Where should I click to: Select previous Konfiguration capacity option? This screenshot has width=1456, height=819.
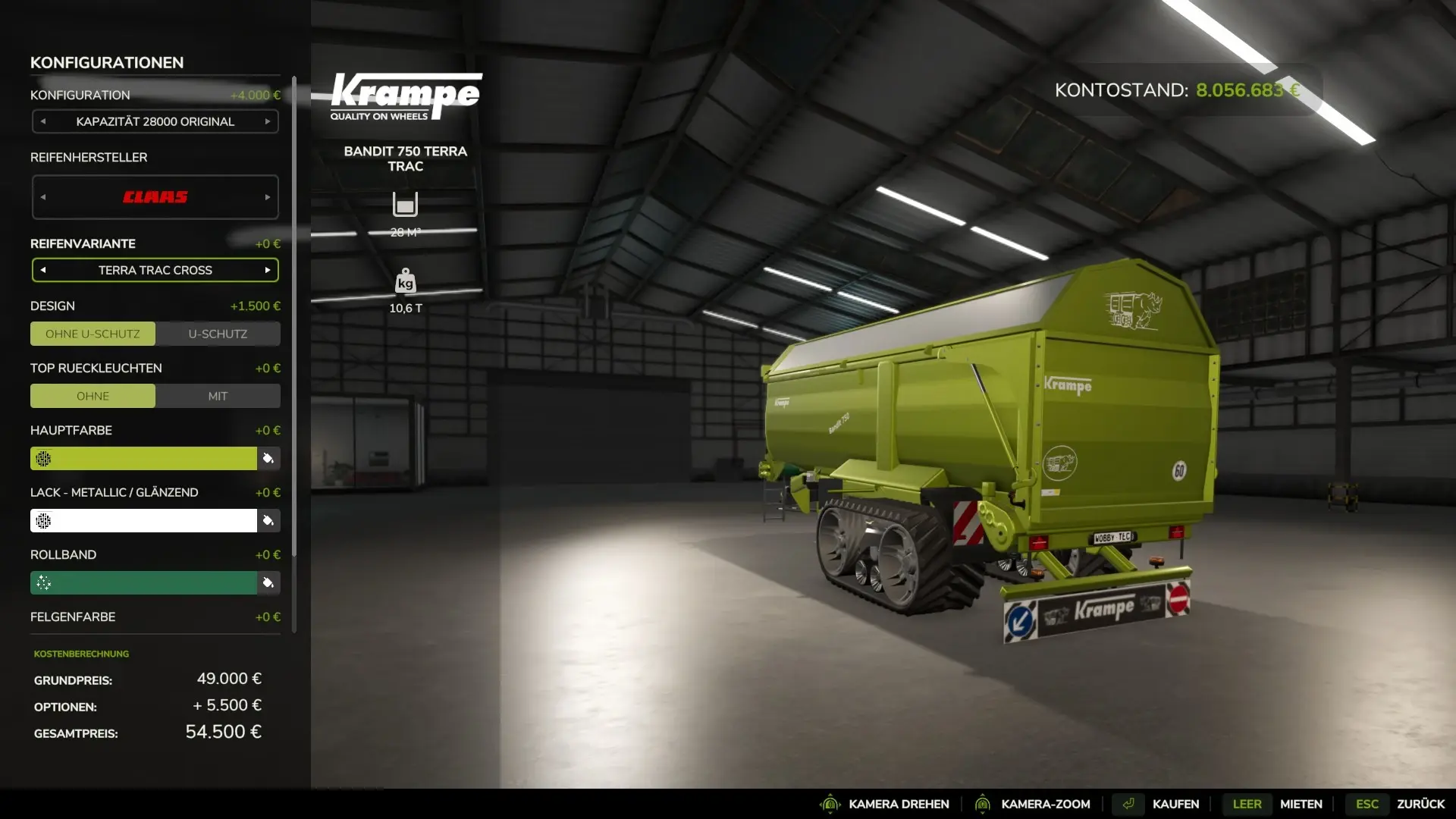pyautogui.click(x=43, y=121)
